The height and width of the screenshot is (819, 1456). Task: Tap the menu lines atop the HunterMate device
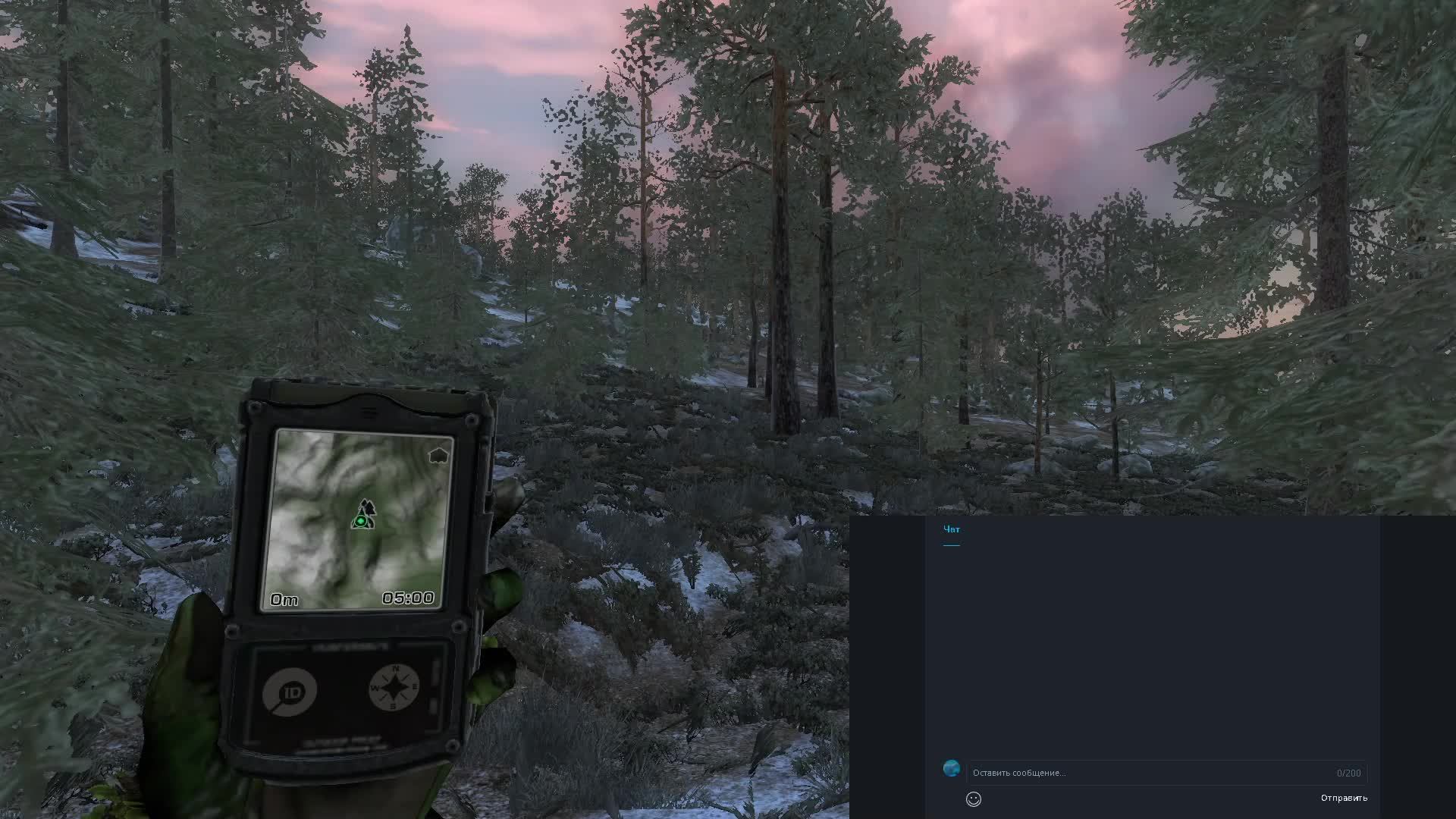(x=369, y=412)
